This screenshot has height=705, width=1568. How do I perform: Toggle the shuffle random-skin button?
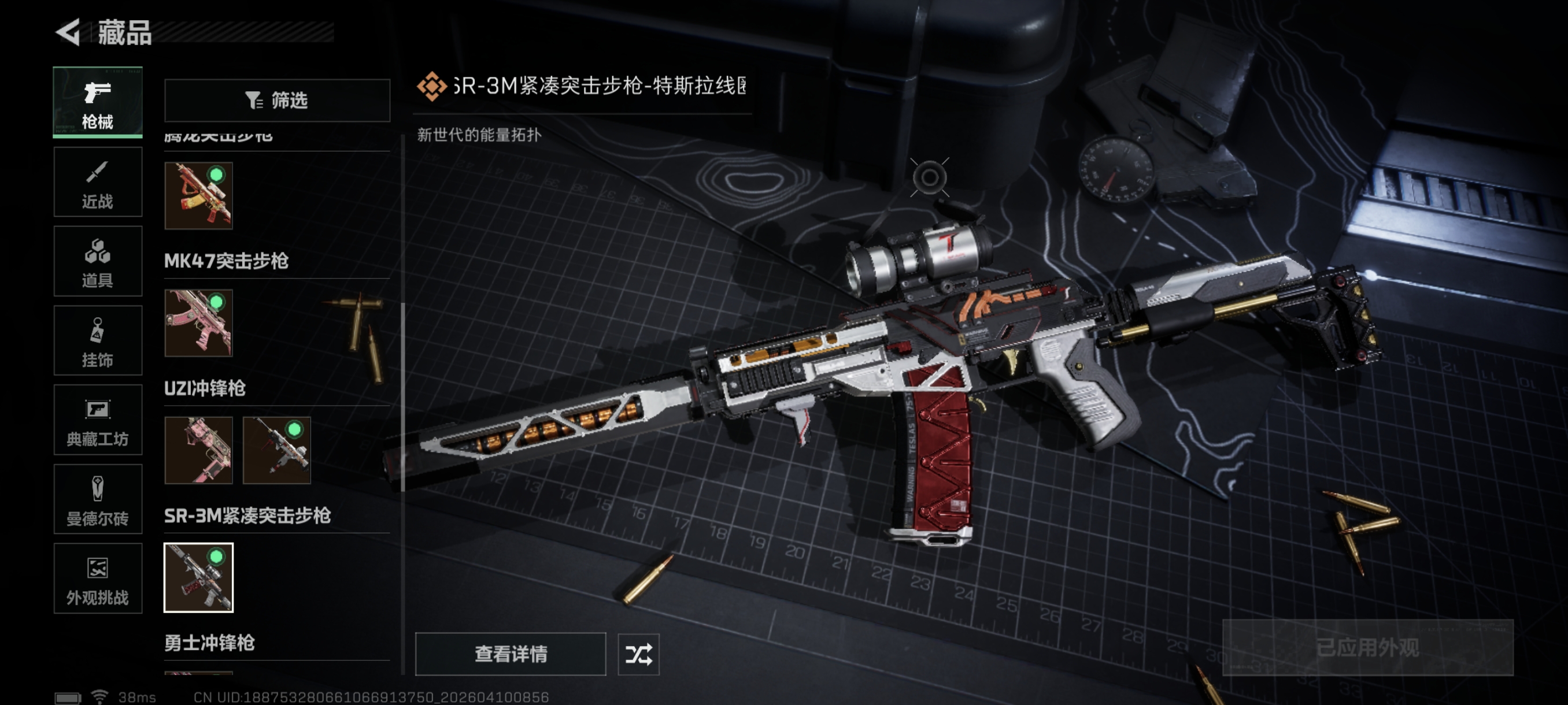coord(638,654)
